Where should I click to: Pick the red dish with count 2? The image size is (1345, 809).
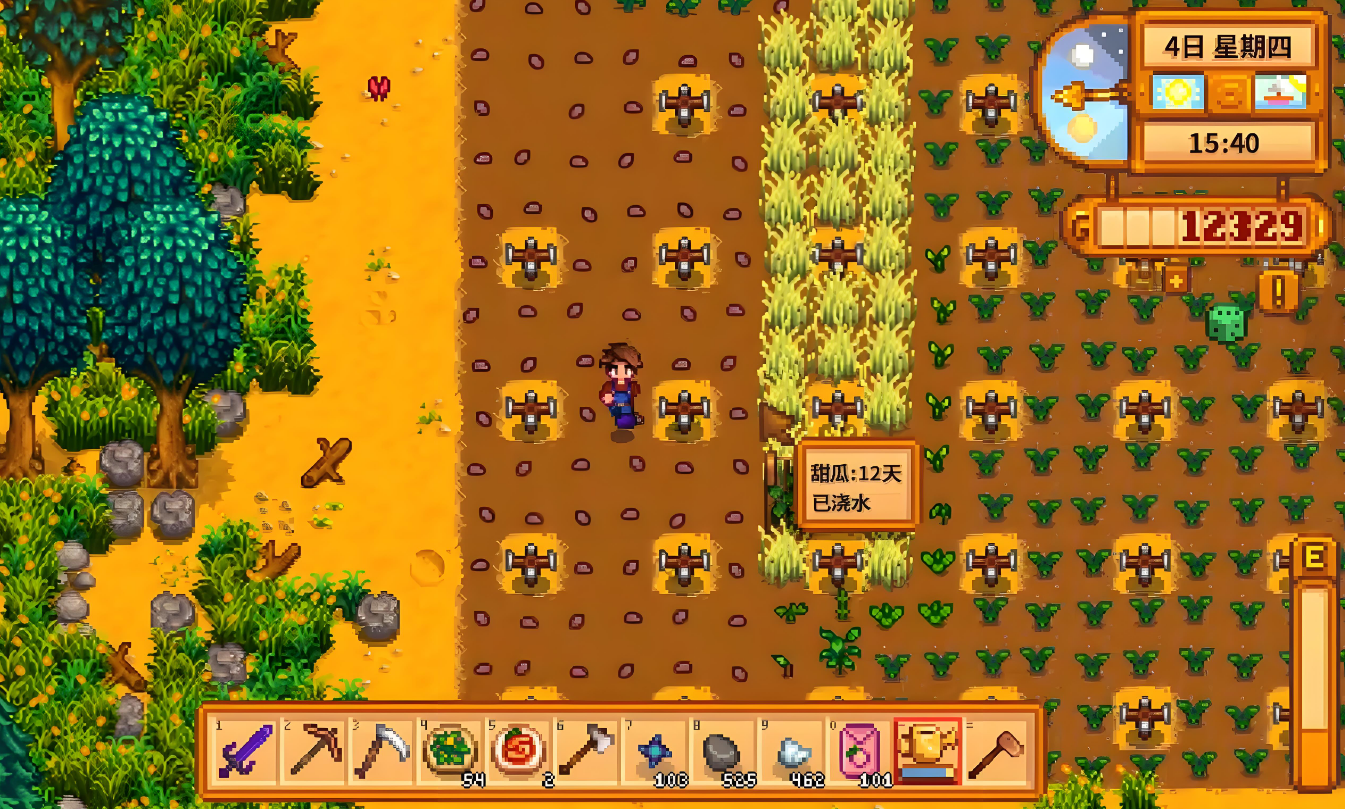[518, 751]
